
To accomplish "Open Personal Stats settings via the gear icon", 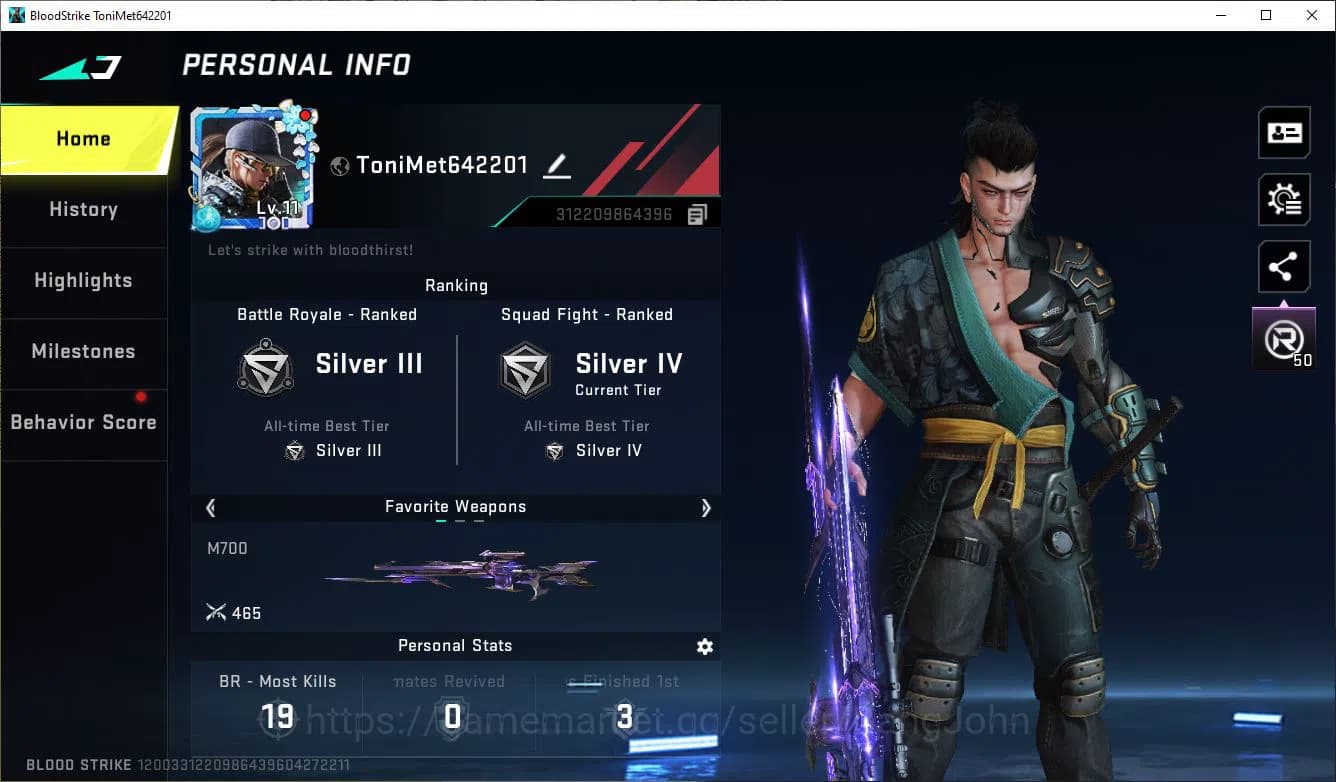I will tap(705, 647).
